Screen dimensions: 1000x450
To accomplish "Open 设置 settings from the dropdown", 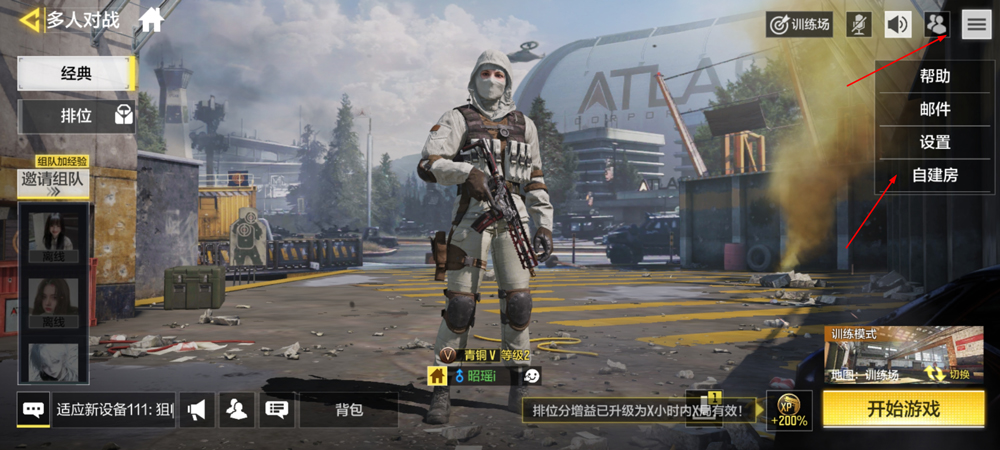I will coord(934,142).
